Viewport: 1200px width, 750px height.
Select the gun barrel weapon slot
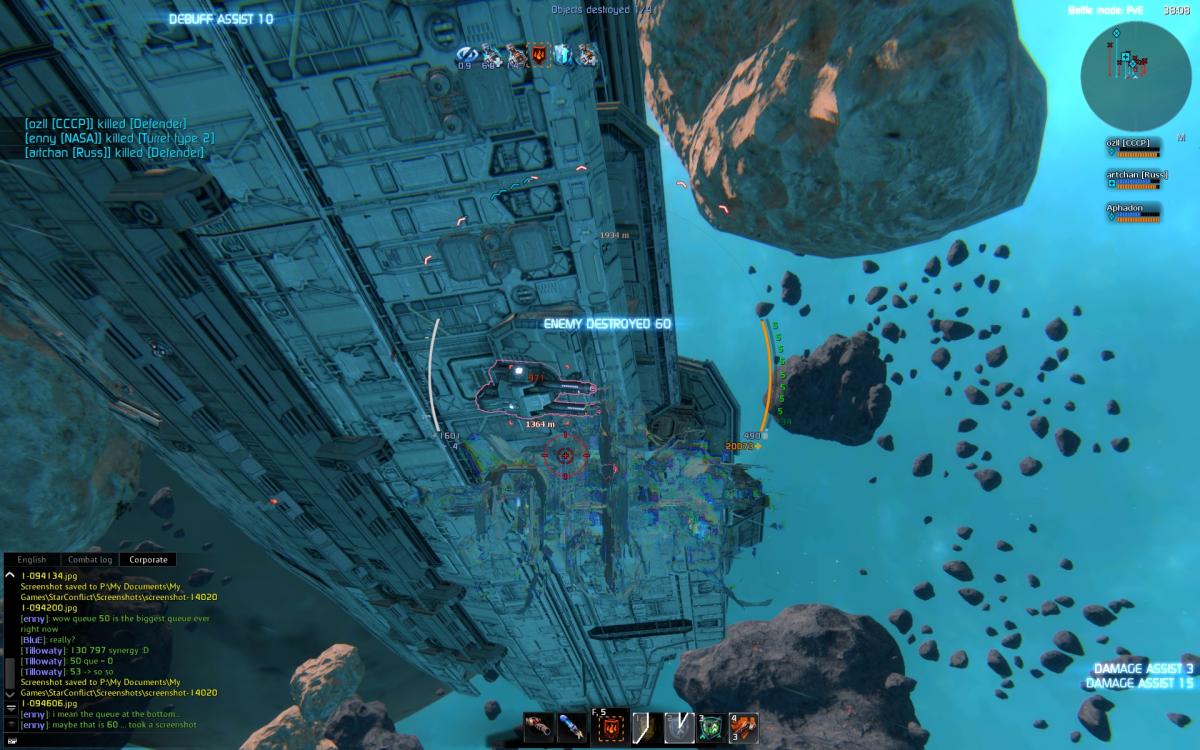pos(537,726)
